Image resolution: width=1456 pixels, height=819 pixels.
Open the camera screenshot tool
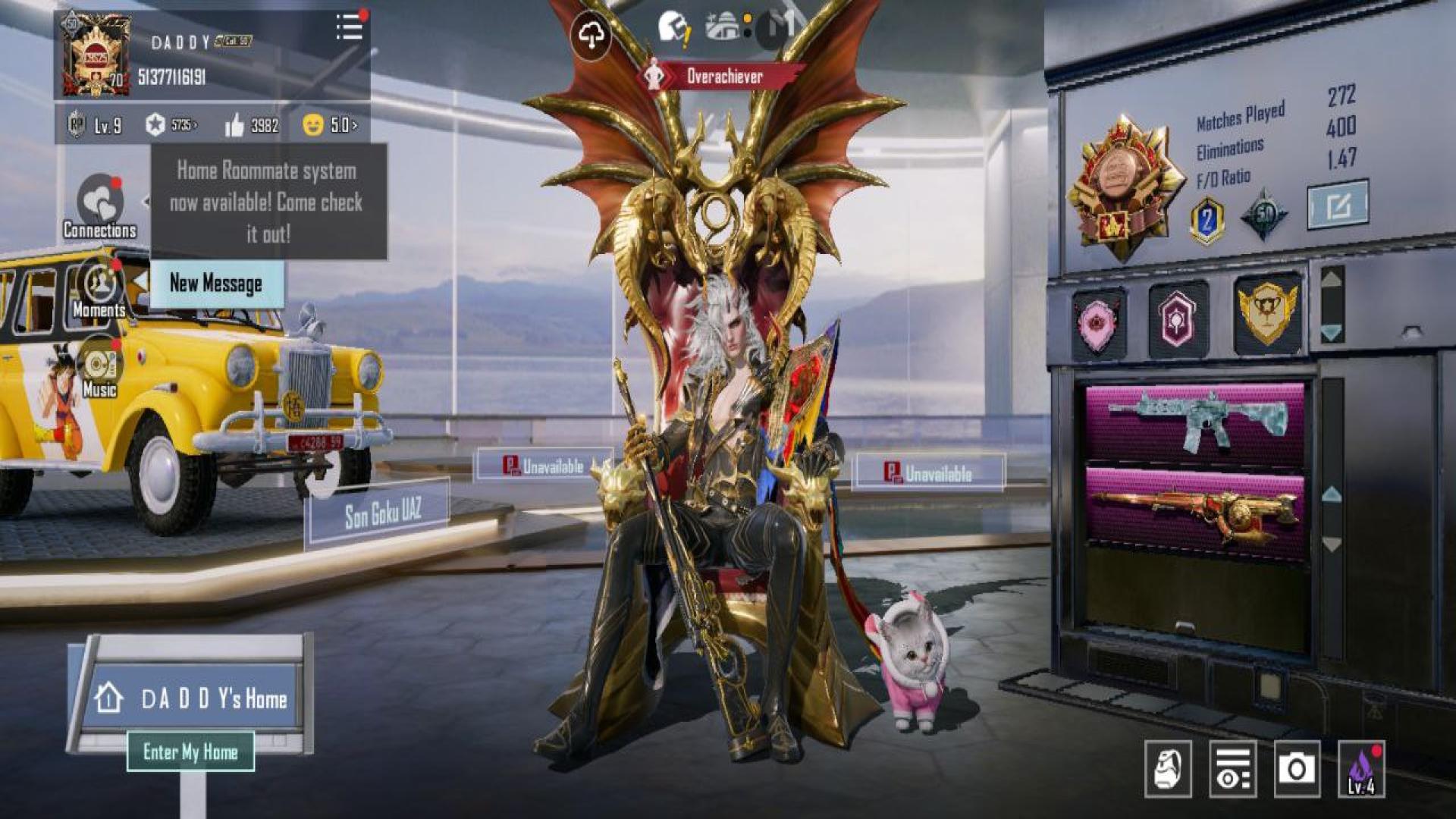[1296, 769]
